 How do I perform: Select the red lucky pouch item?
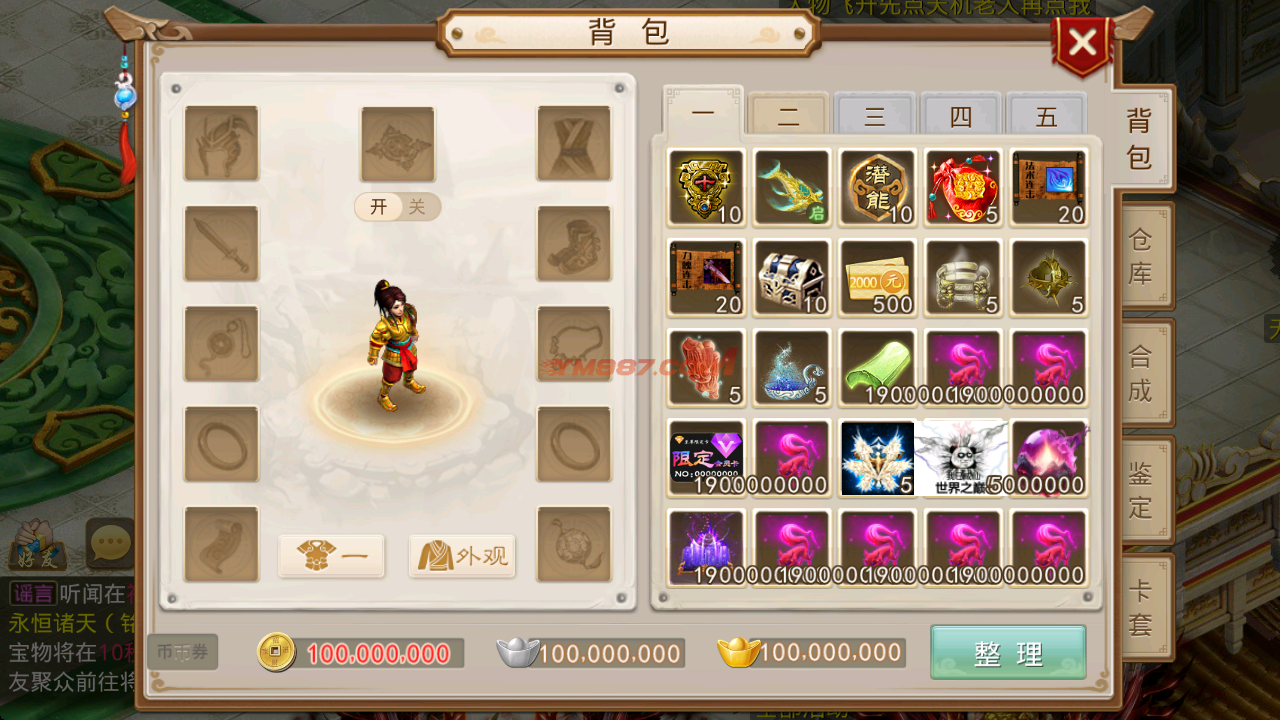click(963, 187)
